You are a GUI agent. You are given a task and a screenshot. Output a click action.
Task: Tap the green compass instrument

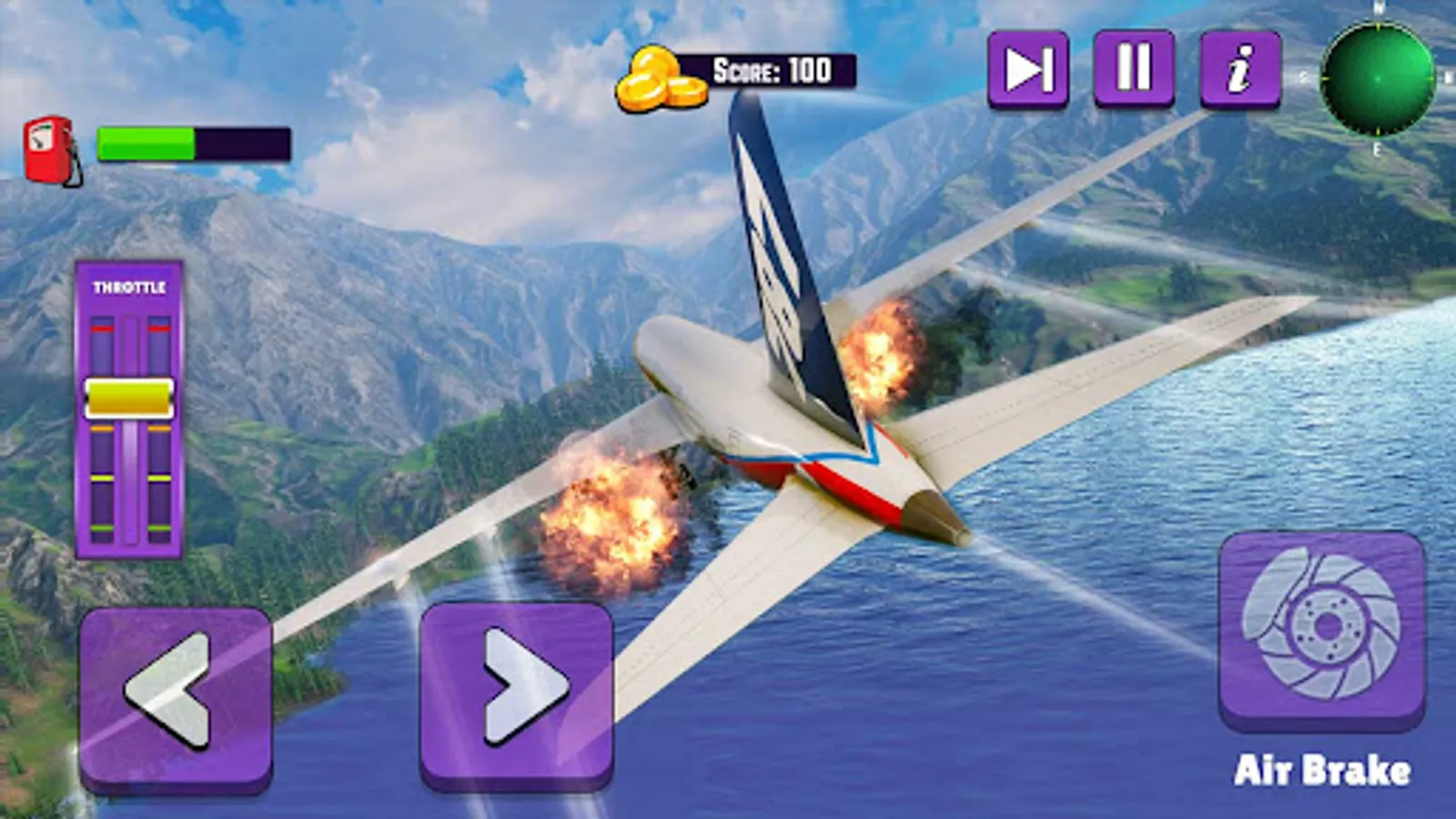click(x=1378, y=77)
